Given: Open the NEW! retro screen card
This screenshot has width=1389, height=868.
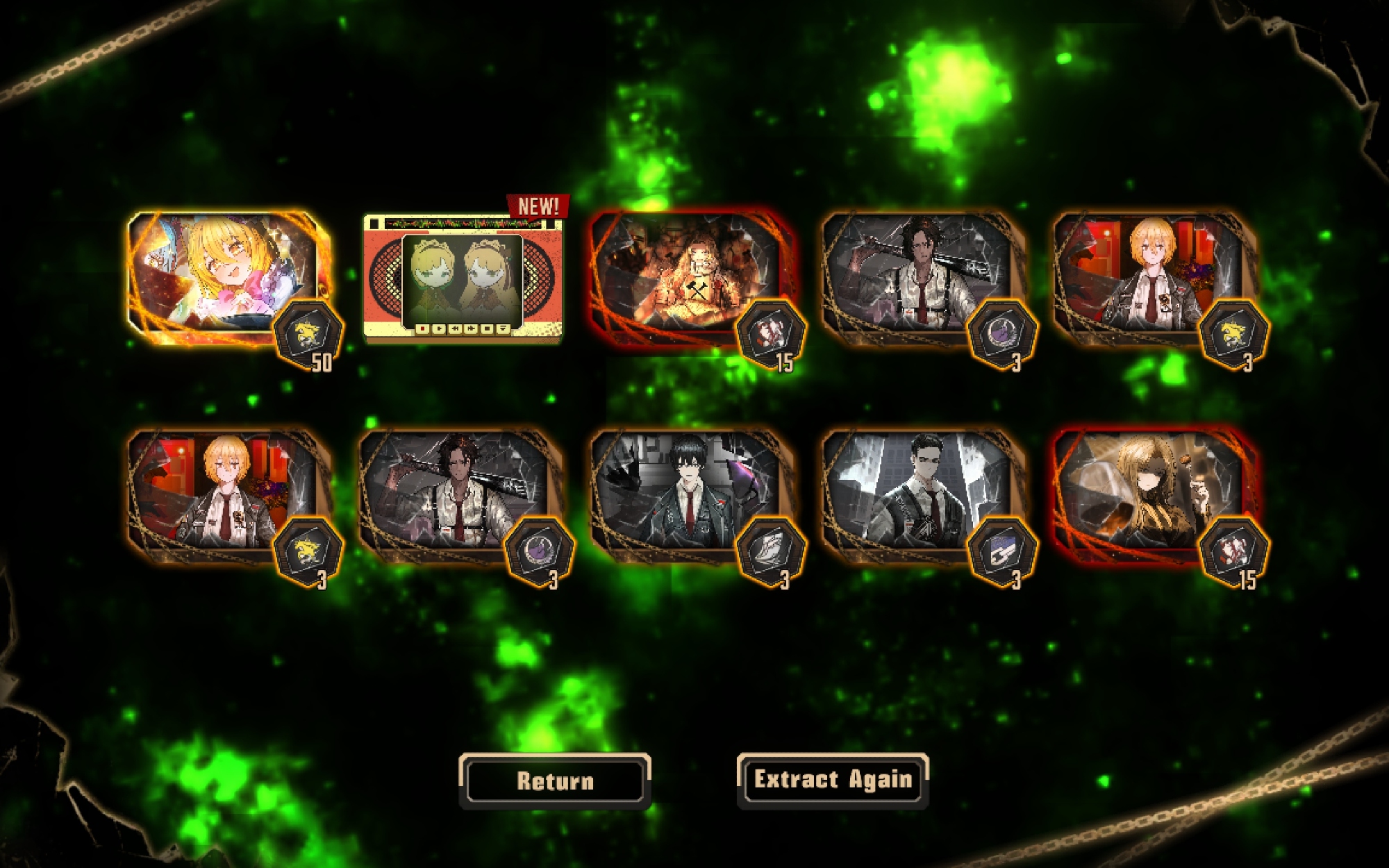Looking at the screenshot, I should tap(463, 279).
